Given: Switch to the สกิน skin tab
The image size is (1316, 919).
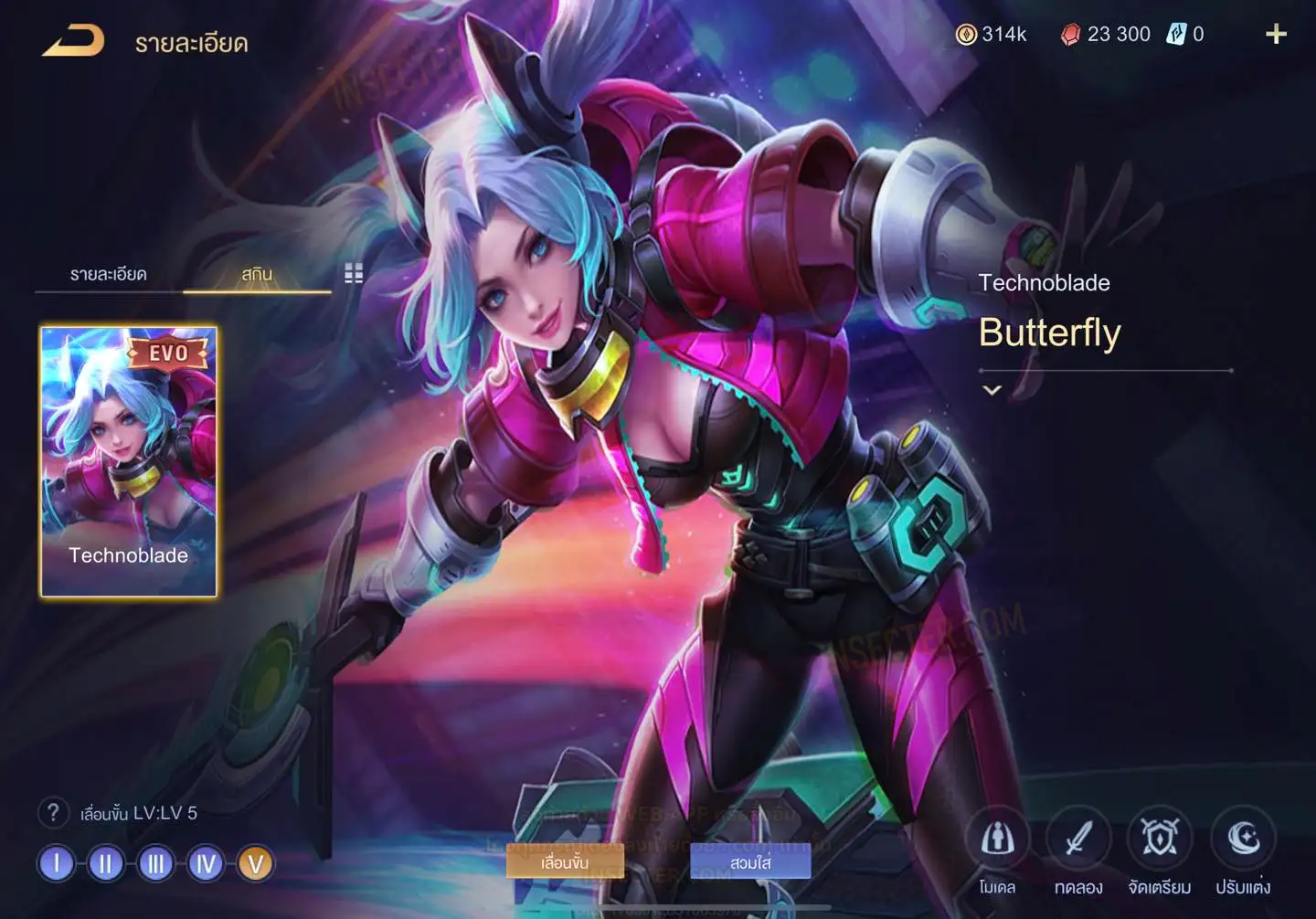Looking at the screenshot, I should click(x=257, y=274).
